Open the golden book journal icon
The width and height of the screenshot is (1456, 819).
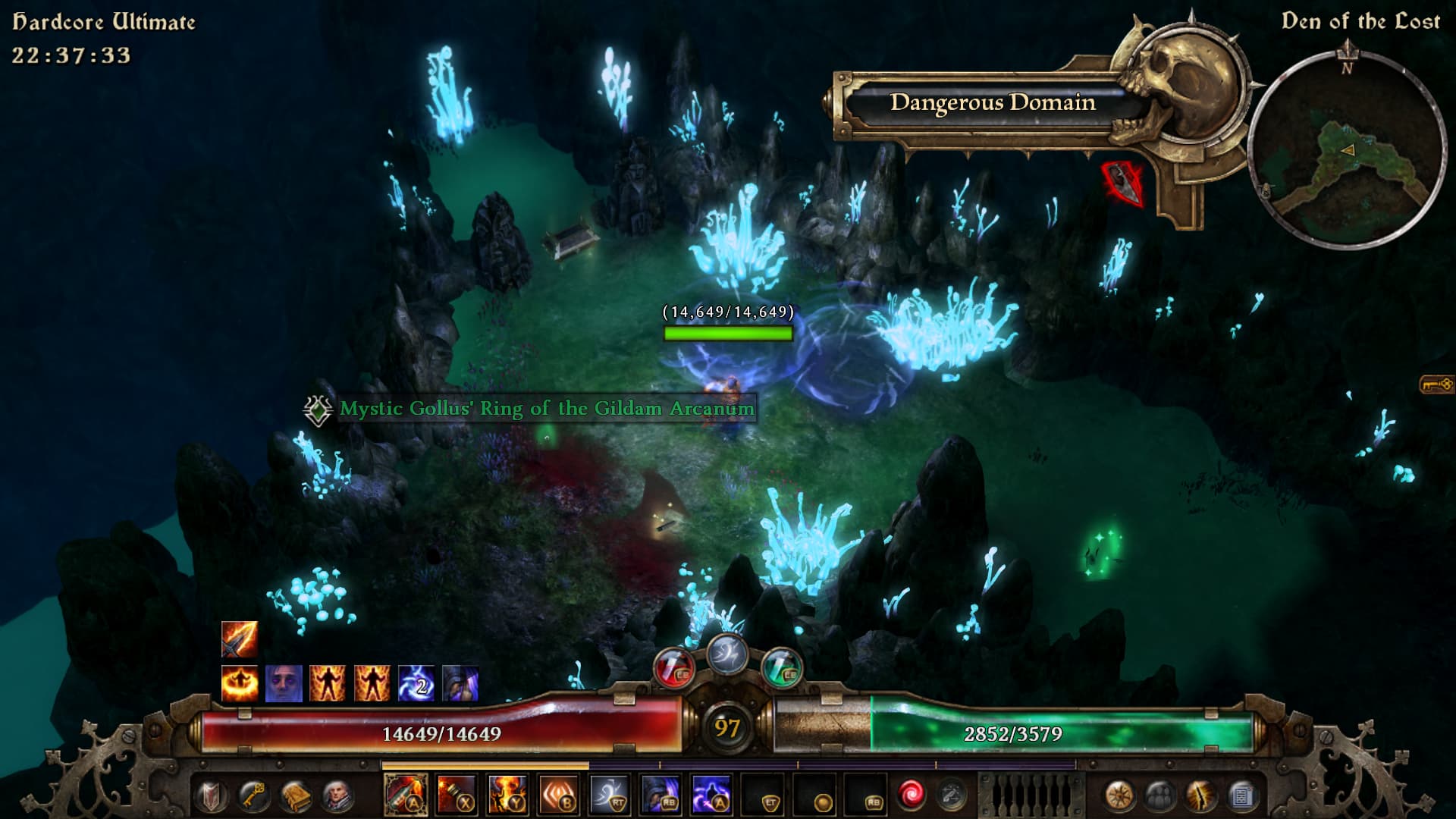coord(294,796)
